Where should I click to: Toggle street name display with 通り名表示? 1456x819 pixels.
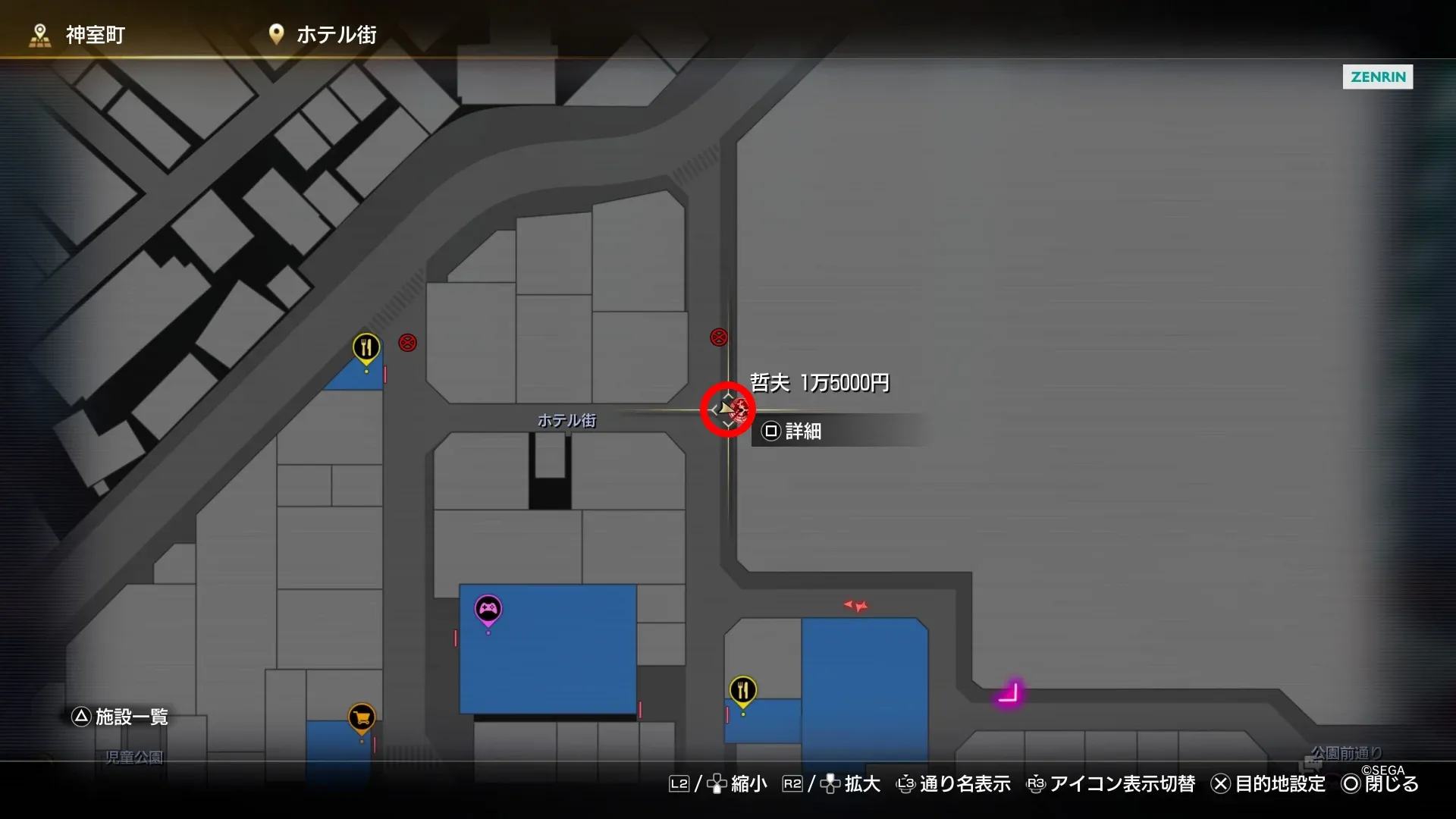tap(965, 784)
